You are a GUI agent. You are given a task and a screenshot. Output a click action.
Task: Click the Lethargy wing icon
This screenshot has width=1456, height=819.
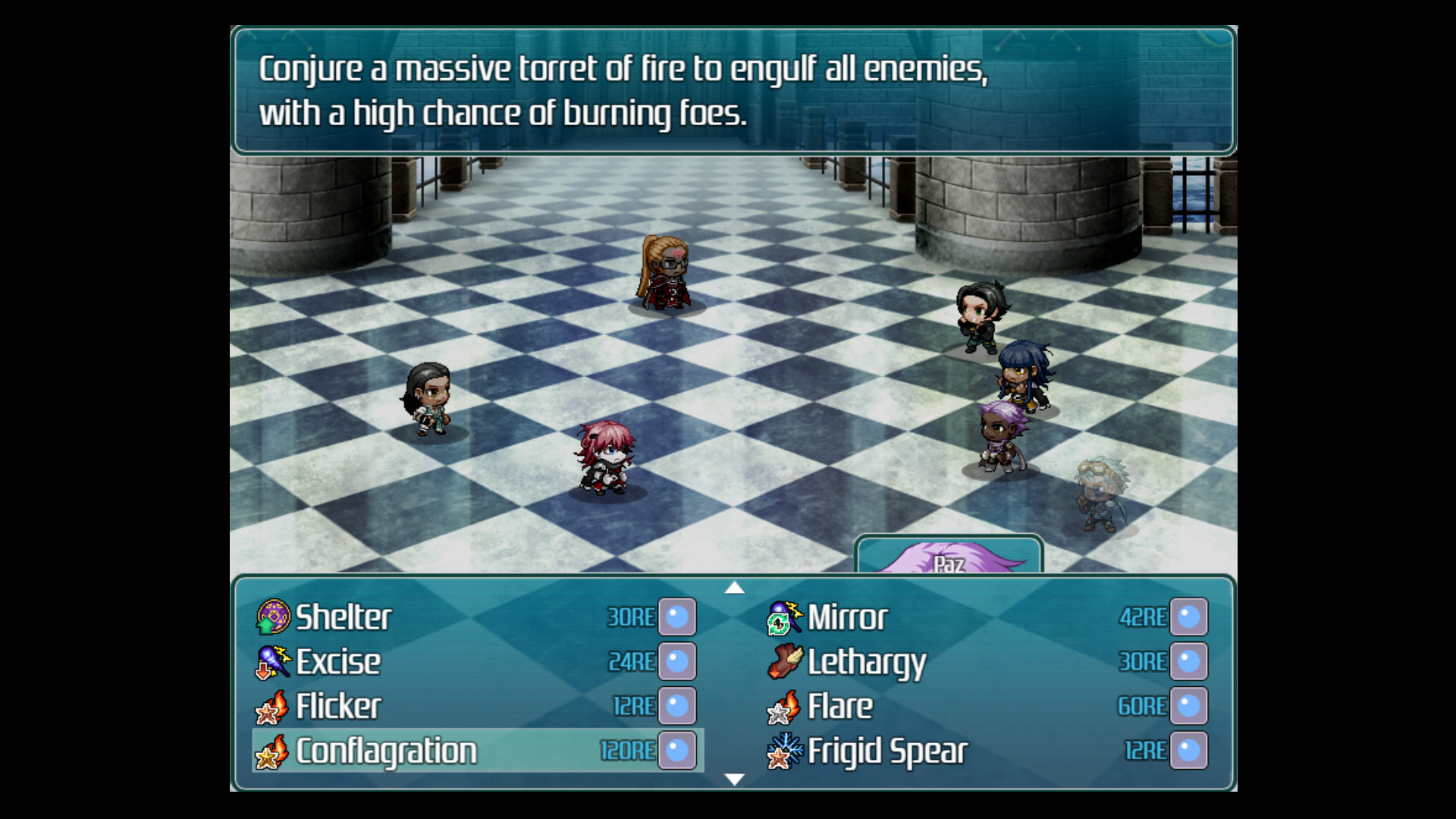click(786, 661)
